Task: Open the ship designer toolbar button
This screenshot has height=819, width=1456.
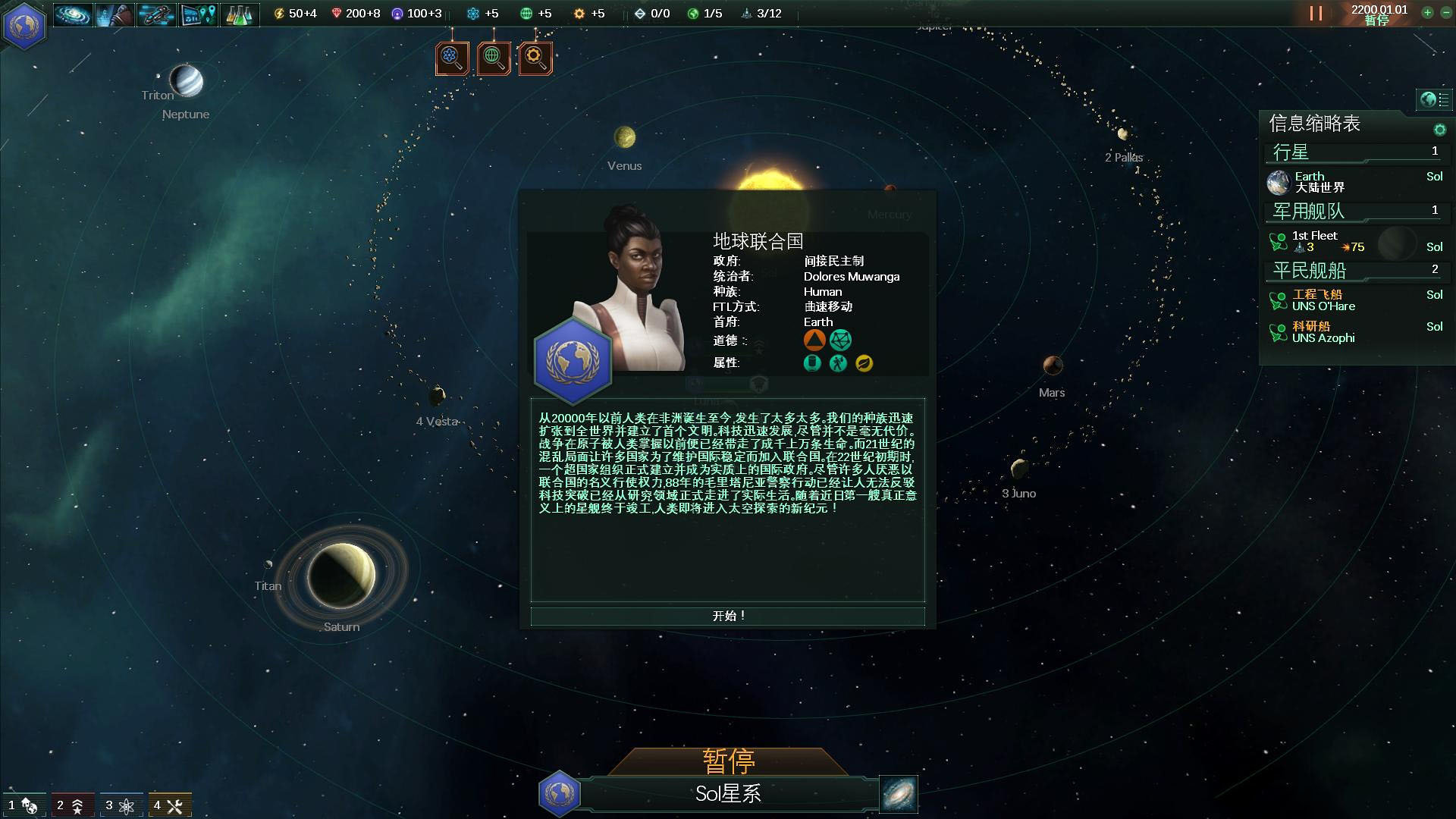Action: coord(156,14)
